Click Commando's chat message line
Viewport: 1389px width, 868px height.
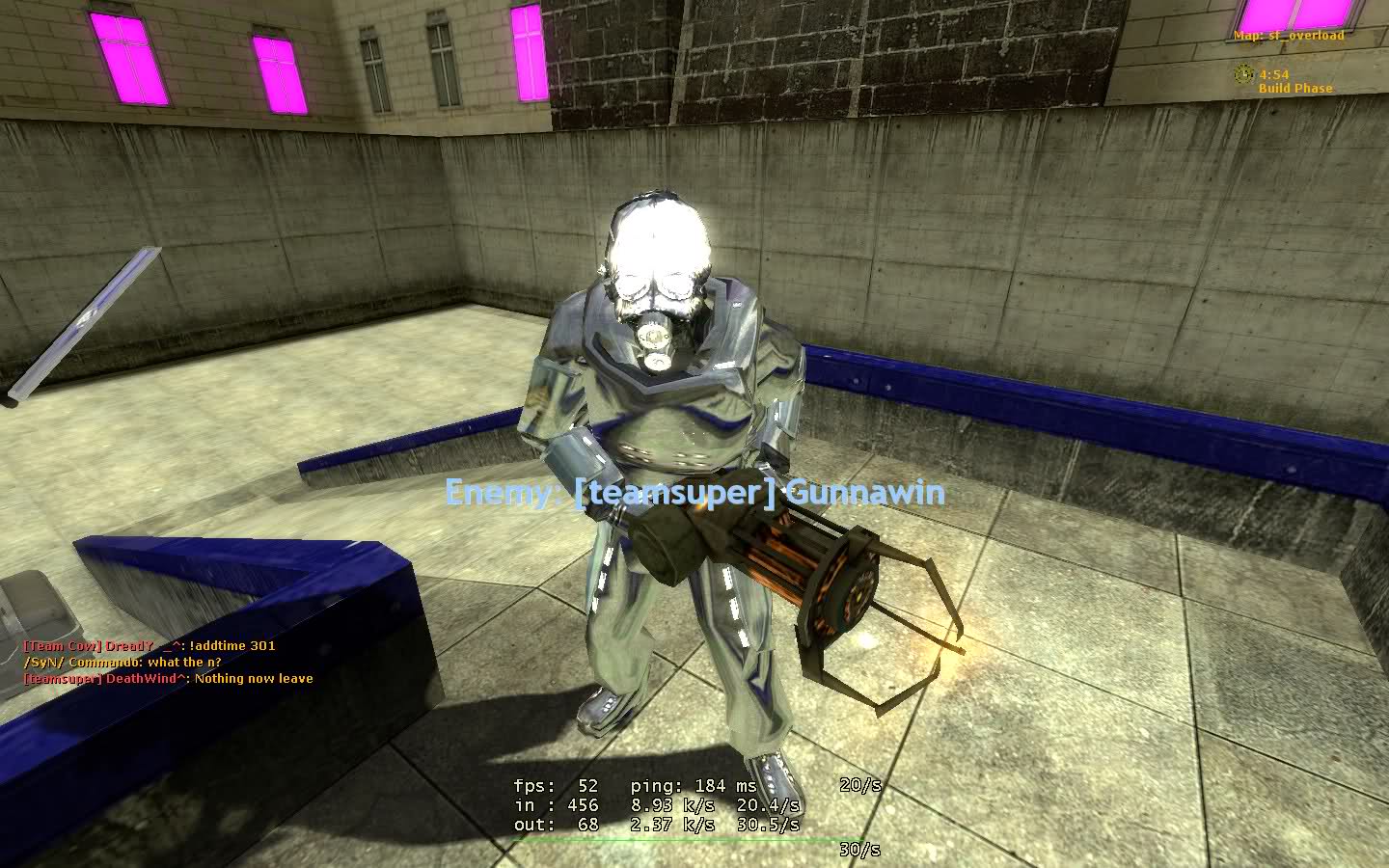[123, 662]
